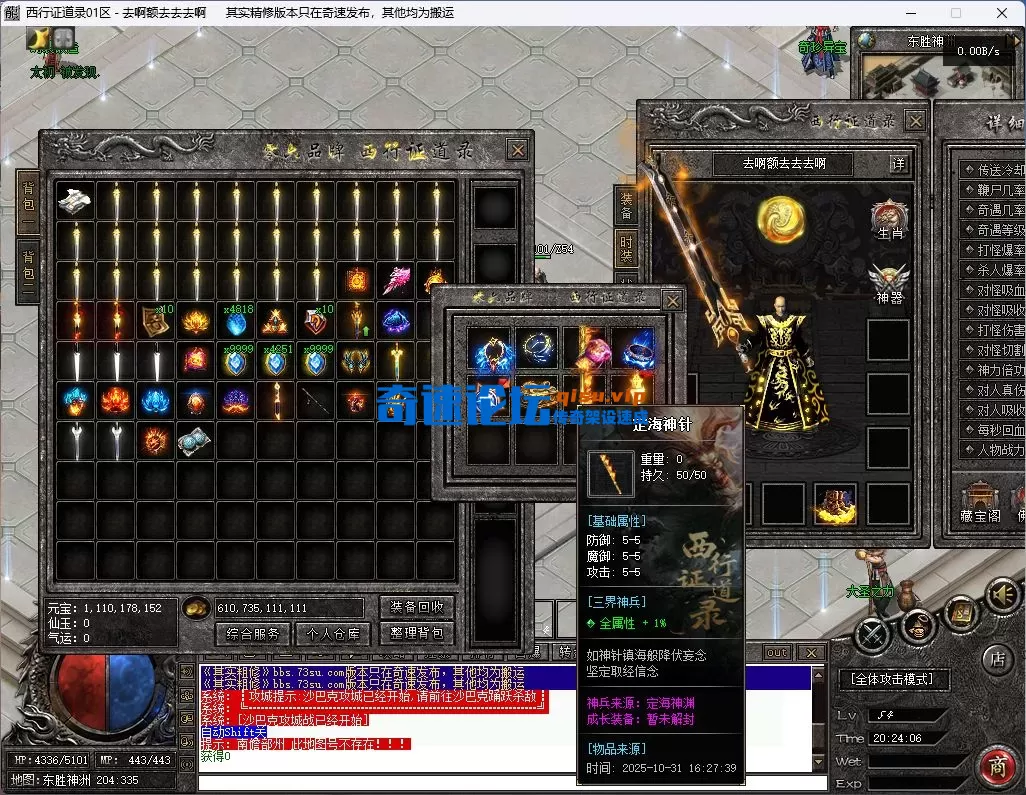Change the 全体攻击模式 attack mode

pos(893,679)
